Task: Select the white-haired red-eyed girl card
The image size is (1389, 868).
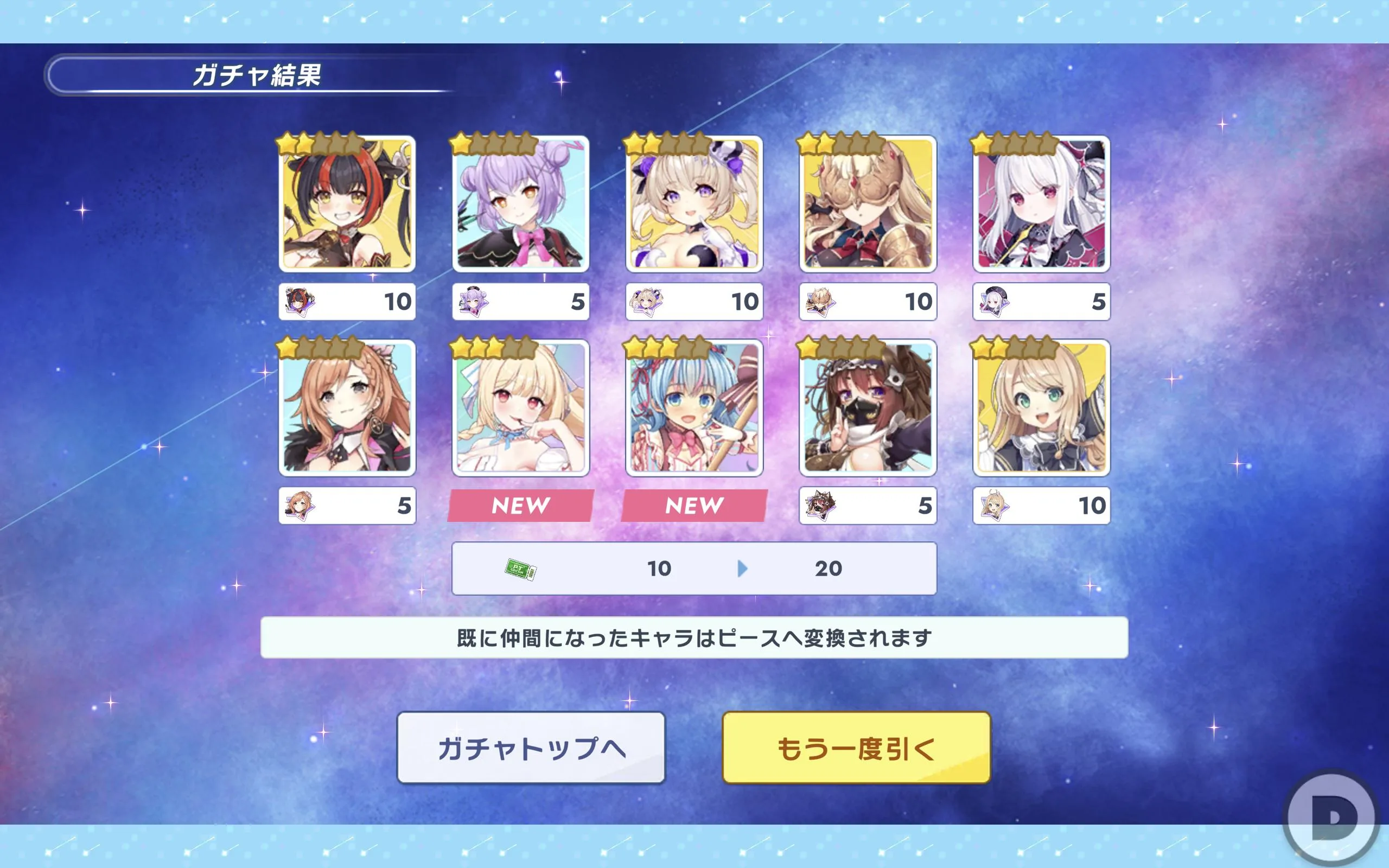Action: [1041, 204]
